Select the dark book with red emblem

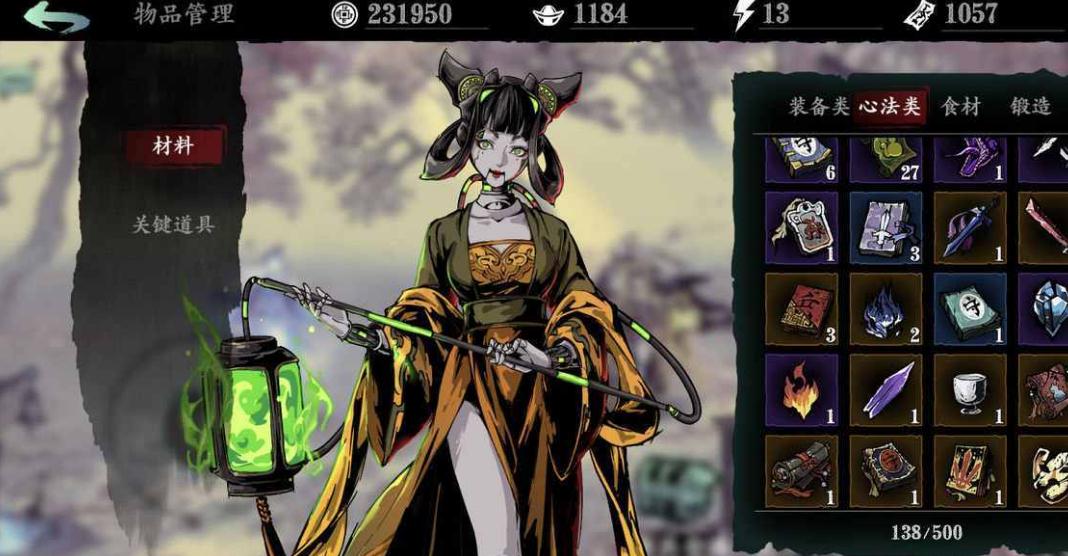pyautogui.click(x=886, y=470)
